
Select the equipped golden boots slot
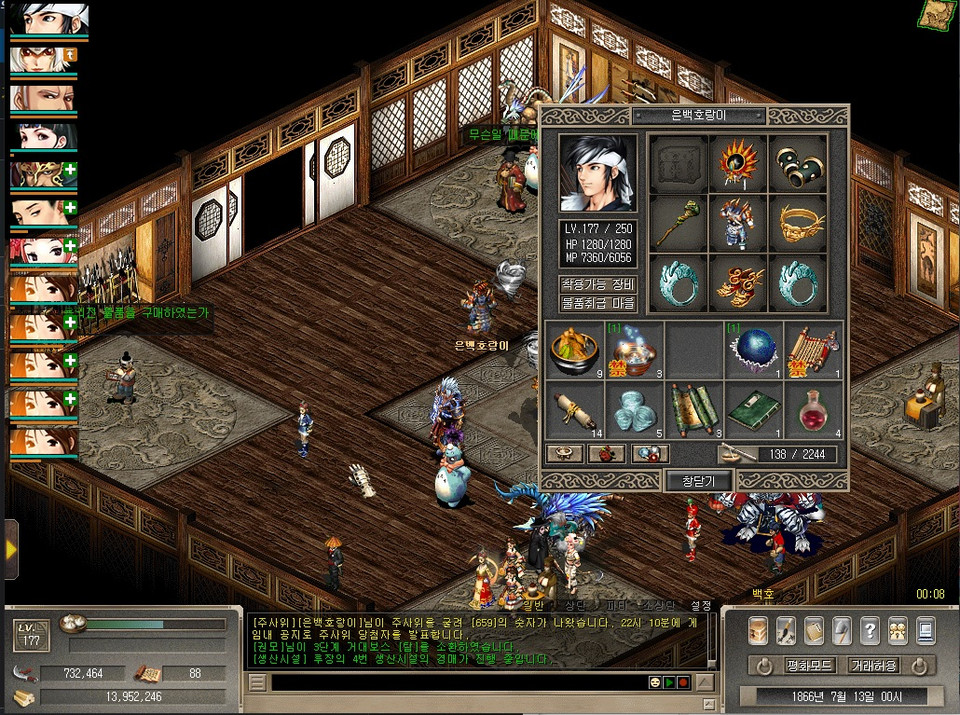click(x=738, y=283)
